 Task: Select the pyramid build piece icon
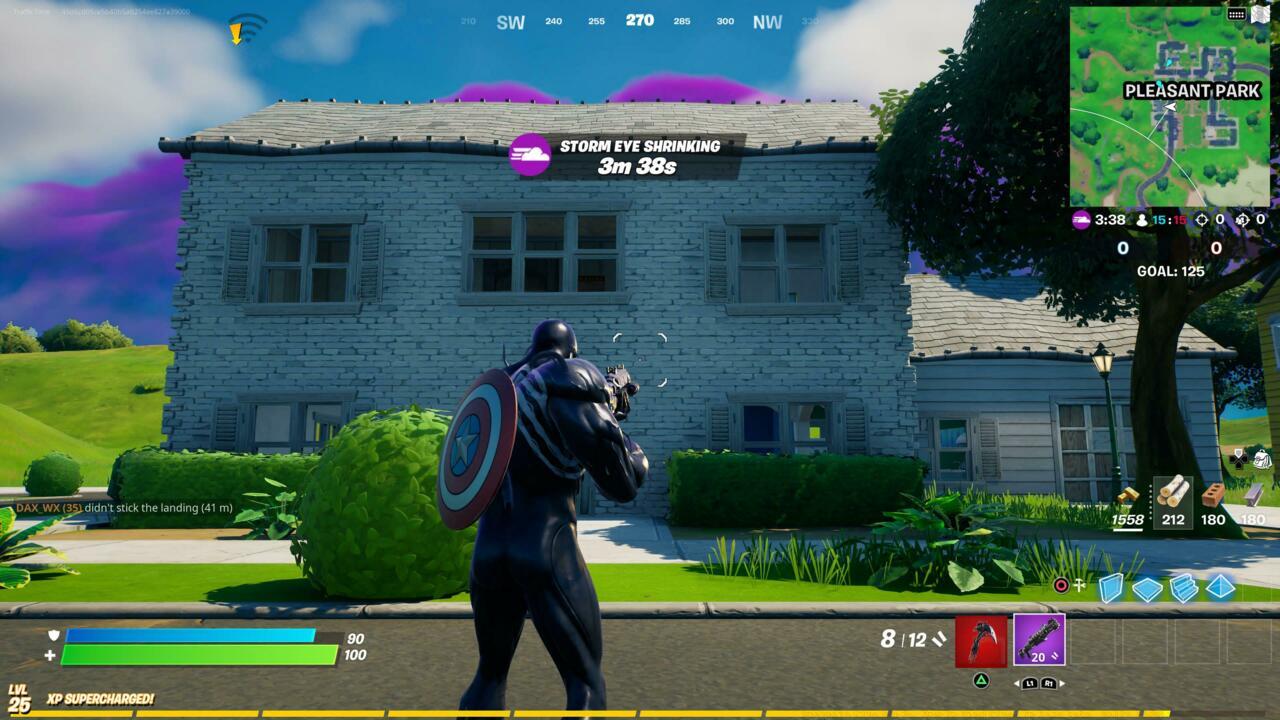pyautogui.click(x=1219, y=588)
